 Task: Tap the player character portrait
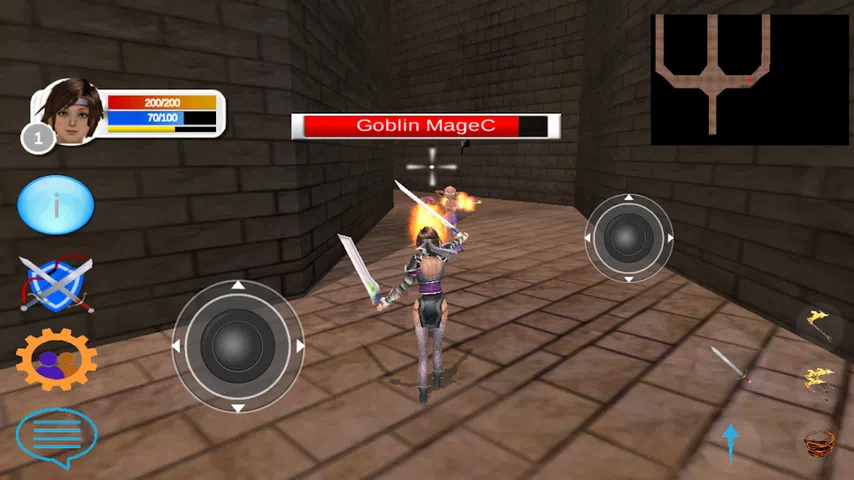click(72, 112)
